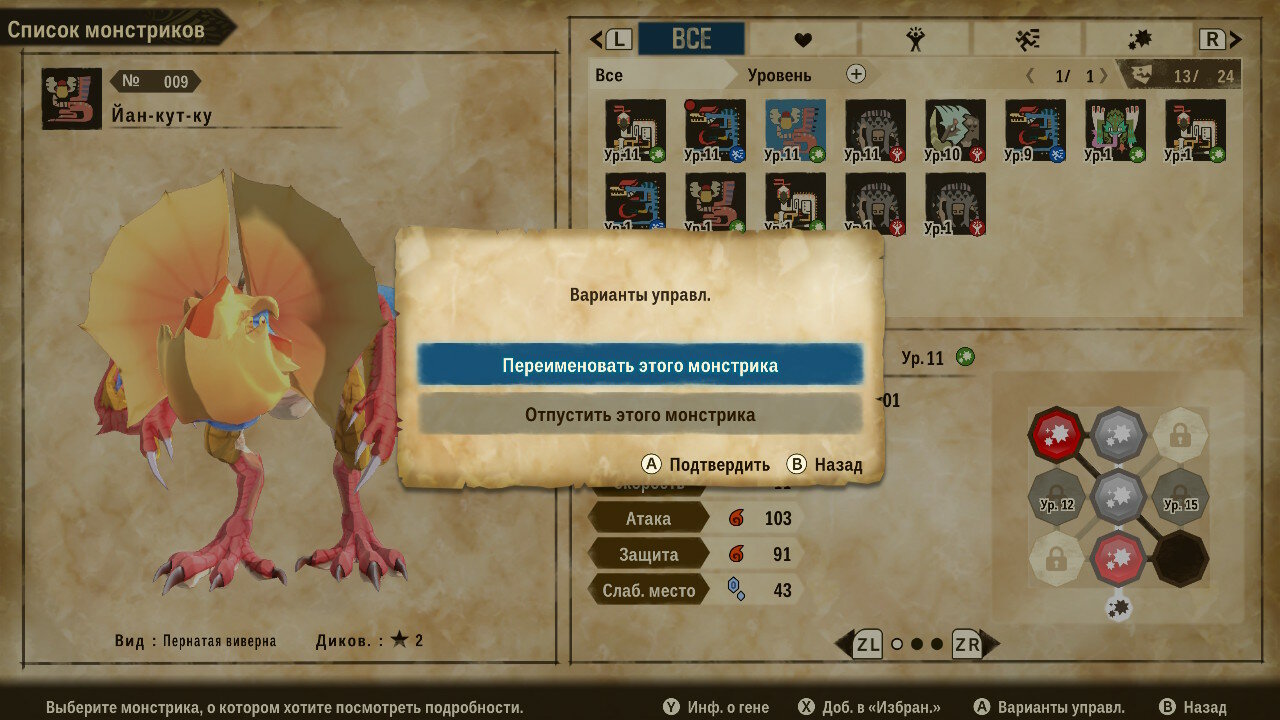The width and height of the screenshot is (1280, 720).
Task: Click the plus icon beside Уровень
Action: [856, 74]
